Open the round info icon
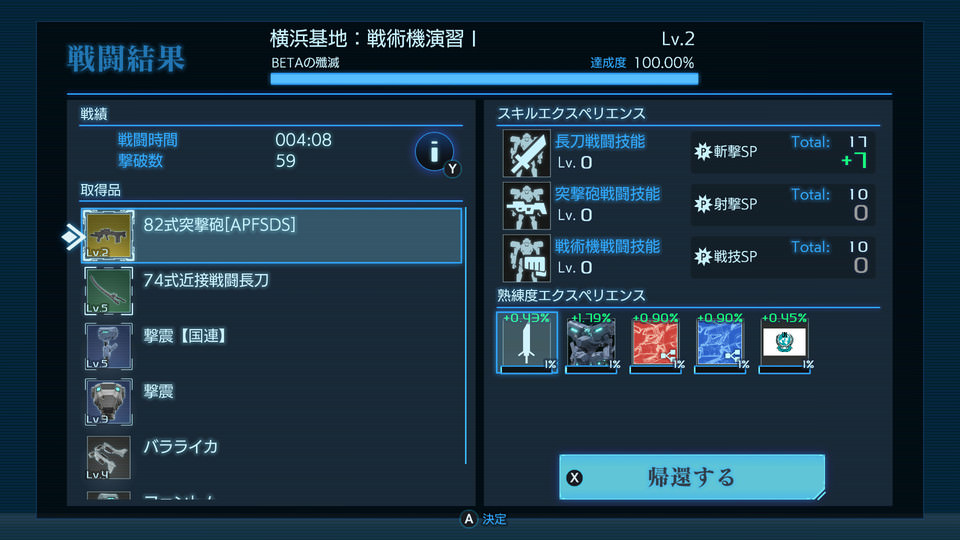This screenshot has height=540, width=960. tap(435, 153)
